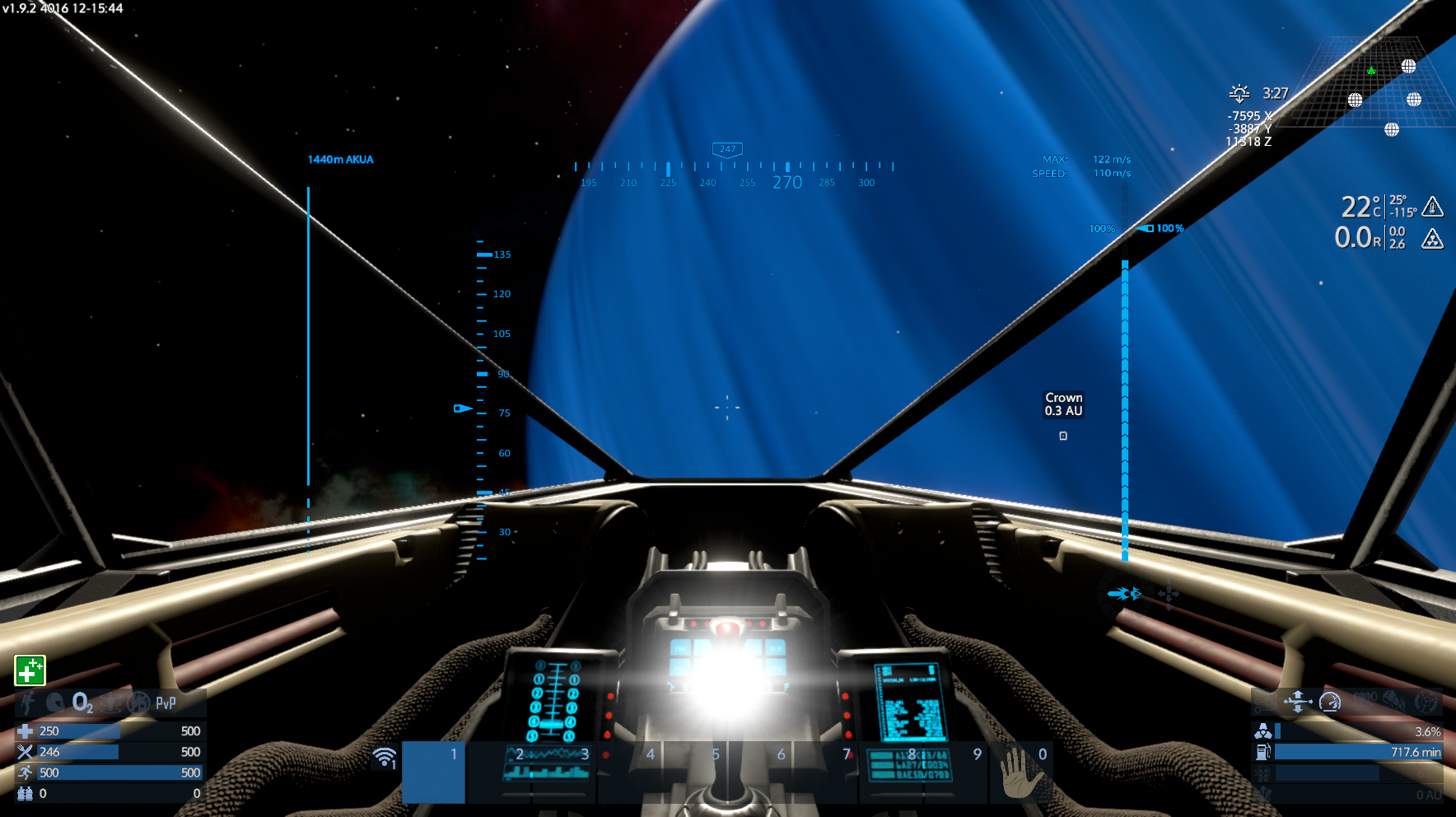This screenshot has height=817, width=1456.
Task: Click the temperature warning triangle
Action: tap(1433, 206)
